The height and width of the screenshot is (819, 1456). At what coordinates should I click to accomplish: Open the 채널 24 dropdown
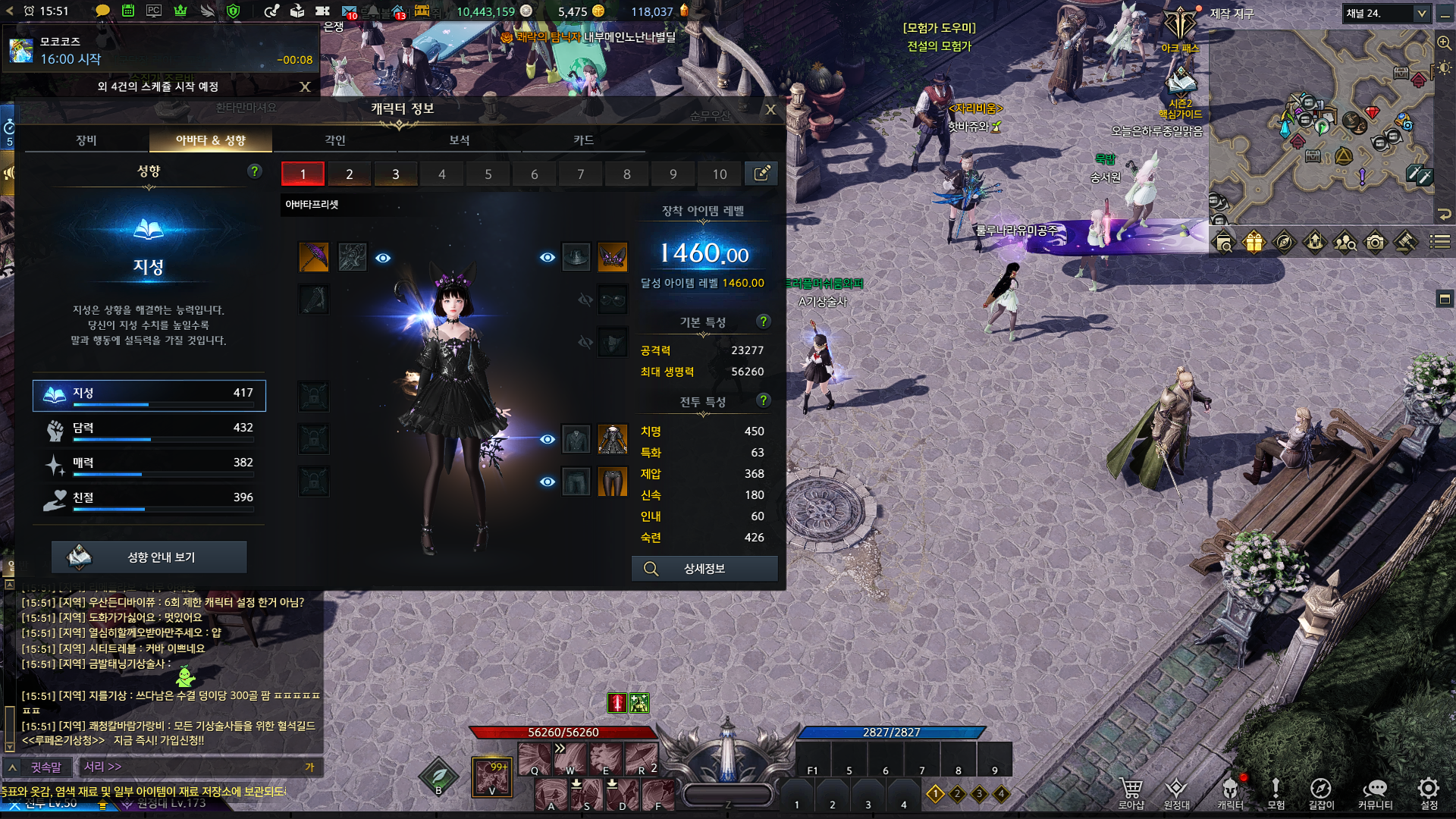(x=1387, y=14)
